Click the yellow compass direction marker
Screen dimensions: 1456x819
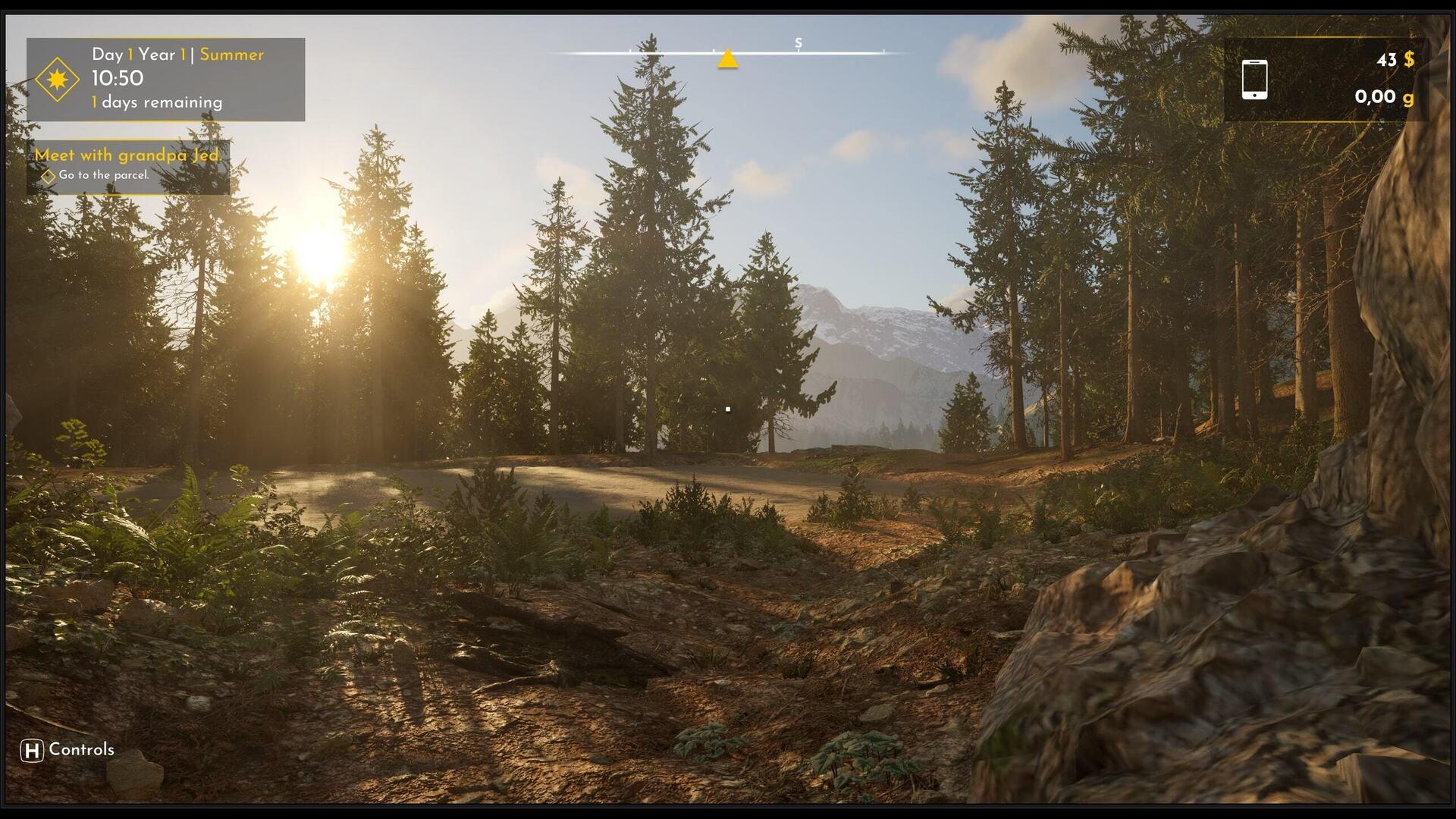tap(727, 59)
